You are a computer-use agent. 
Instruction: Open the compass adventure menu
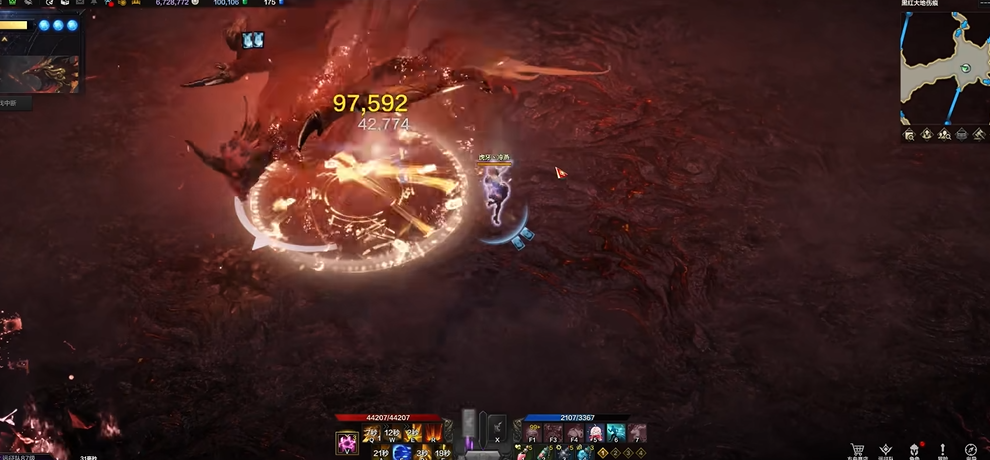971,451
